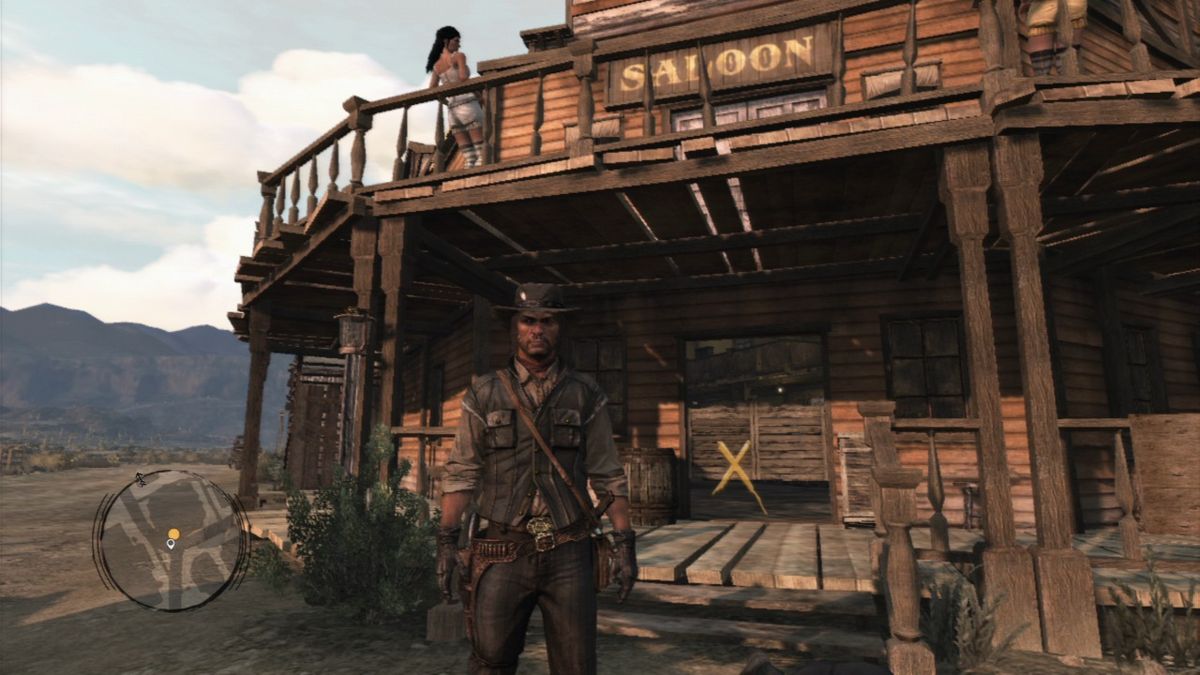Select the yellow objective dot on minimap
Screen dimensions: 1200x675
tap(173, 533)
